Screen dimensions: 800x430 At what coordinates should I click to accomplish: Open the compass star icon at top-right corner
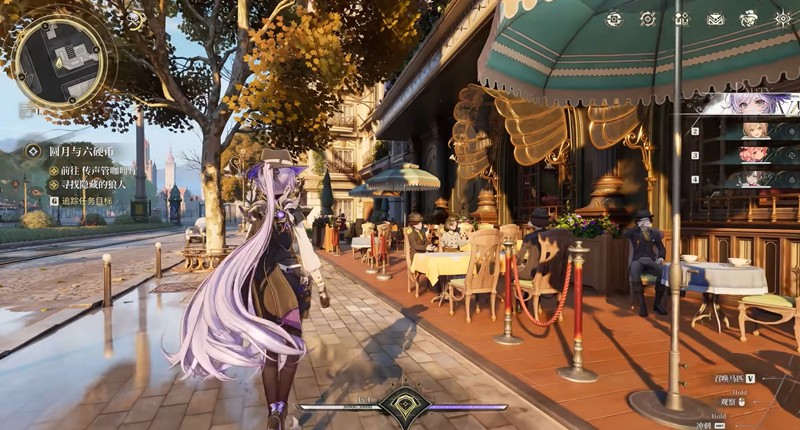pos(782,18)
